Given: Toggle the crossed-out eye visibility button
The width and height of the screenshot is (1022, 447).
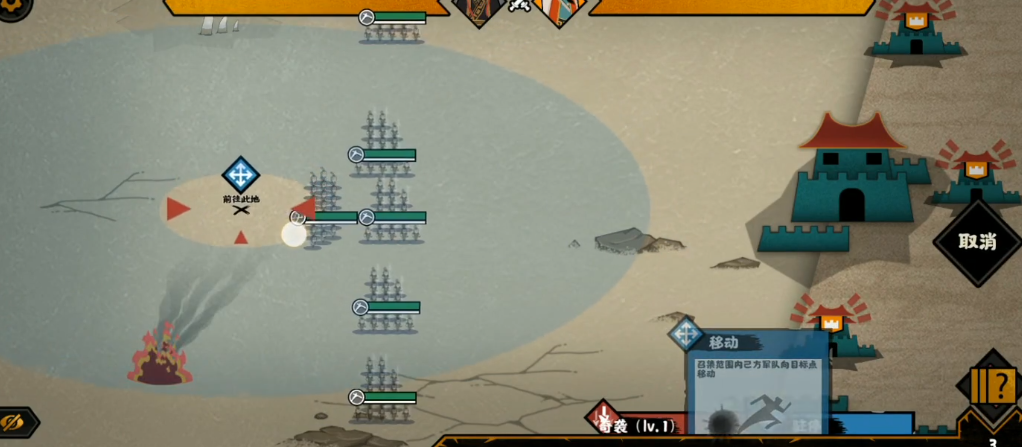Looking at the screenshot, I should point(14,423).
